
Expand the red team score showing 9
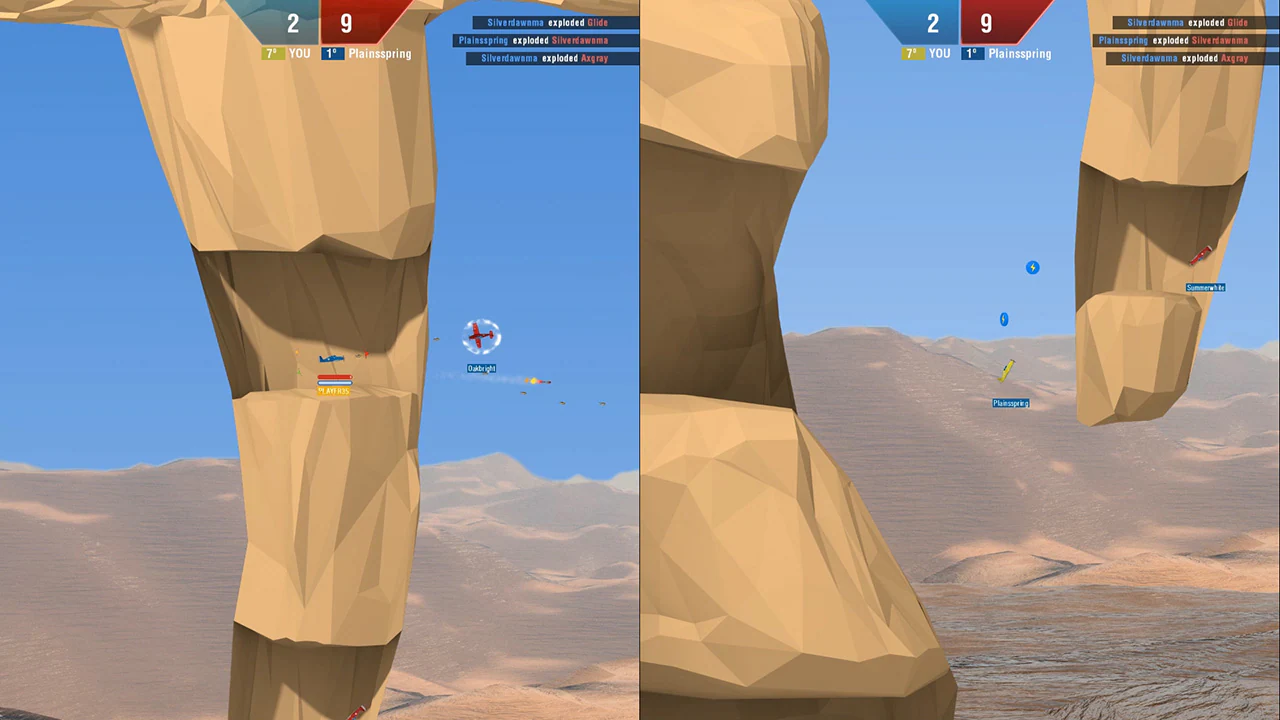tap(346, 23)
